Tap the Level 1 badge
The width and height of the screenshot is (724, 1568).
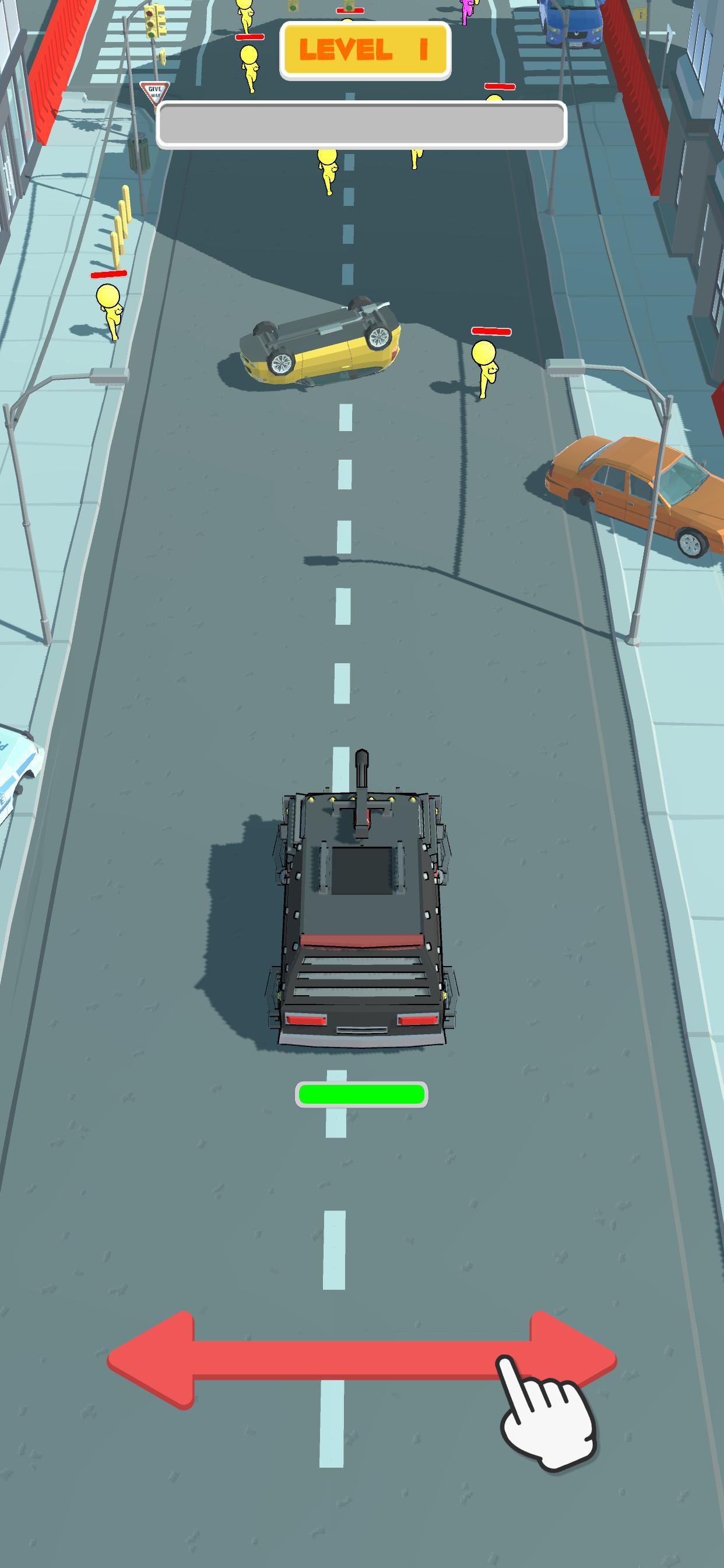(364, 50)
